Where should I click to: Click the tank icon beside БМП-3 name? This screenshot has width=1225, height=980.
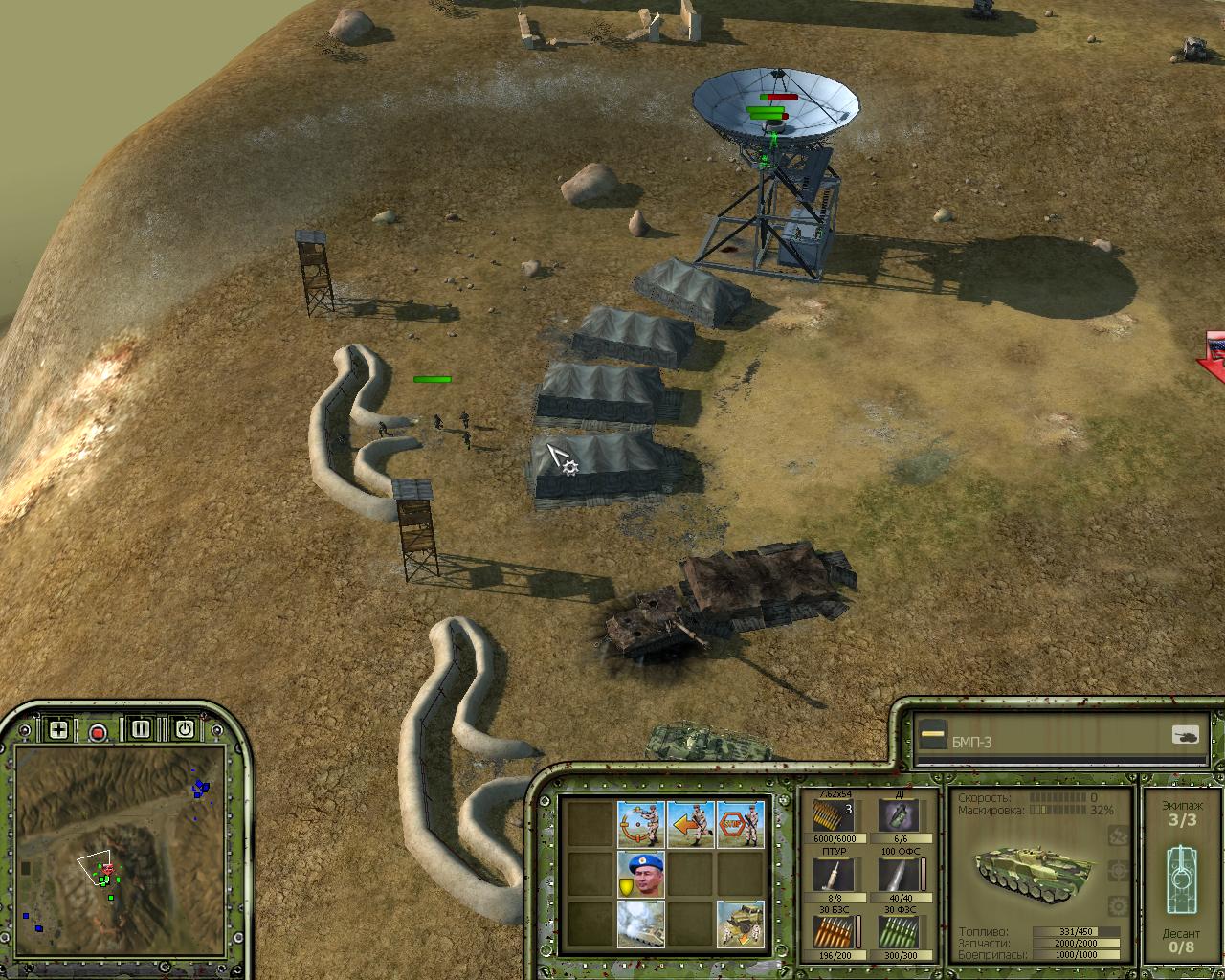1185,735
